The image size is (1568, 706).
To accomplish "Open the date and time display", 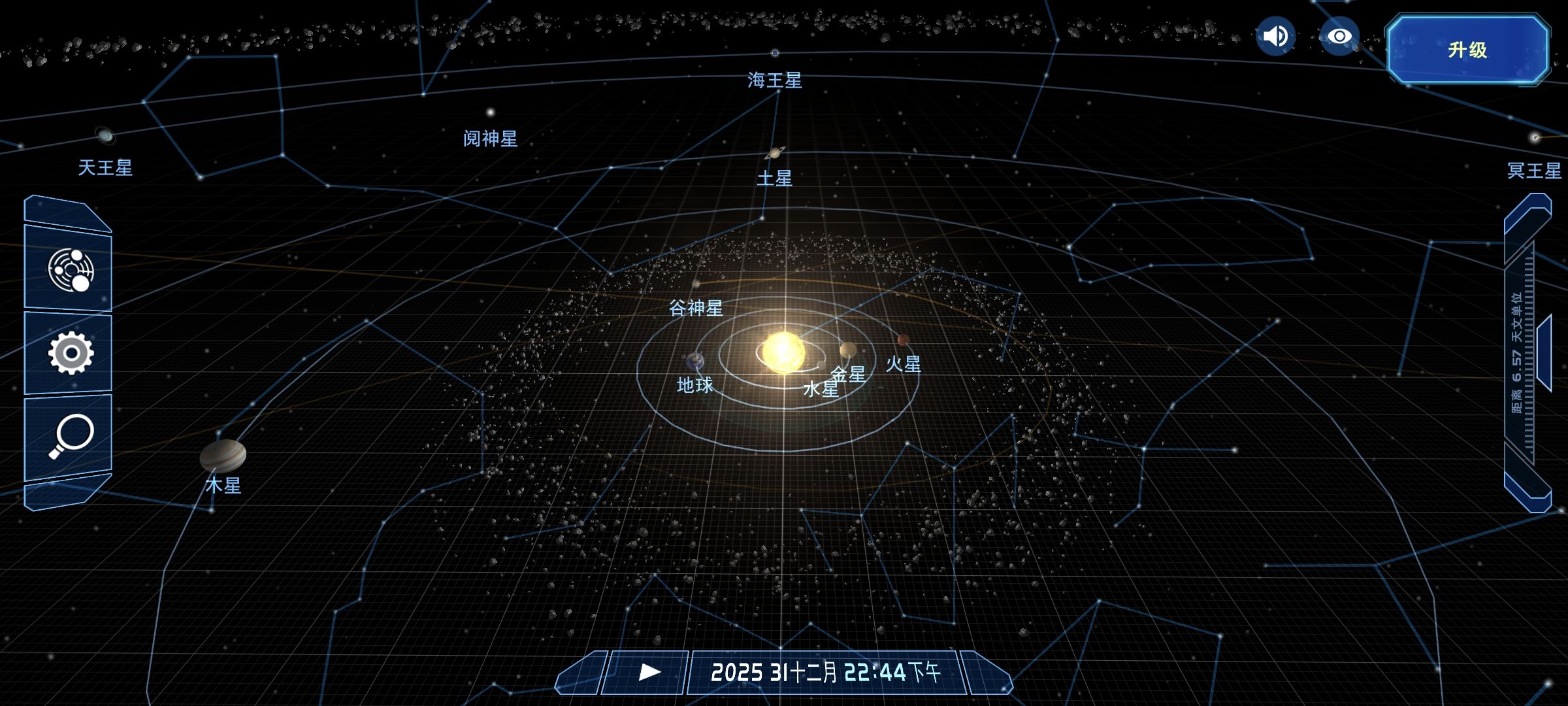I will 826,672.
